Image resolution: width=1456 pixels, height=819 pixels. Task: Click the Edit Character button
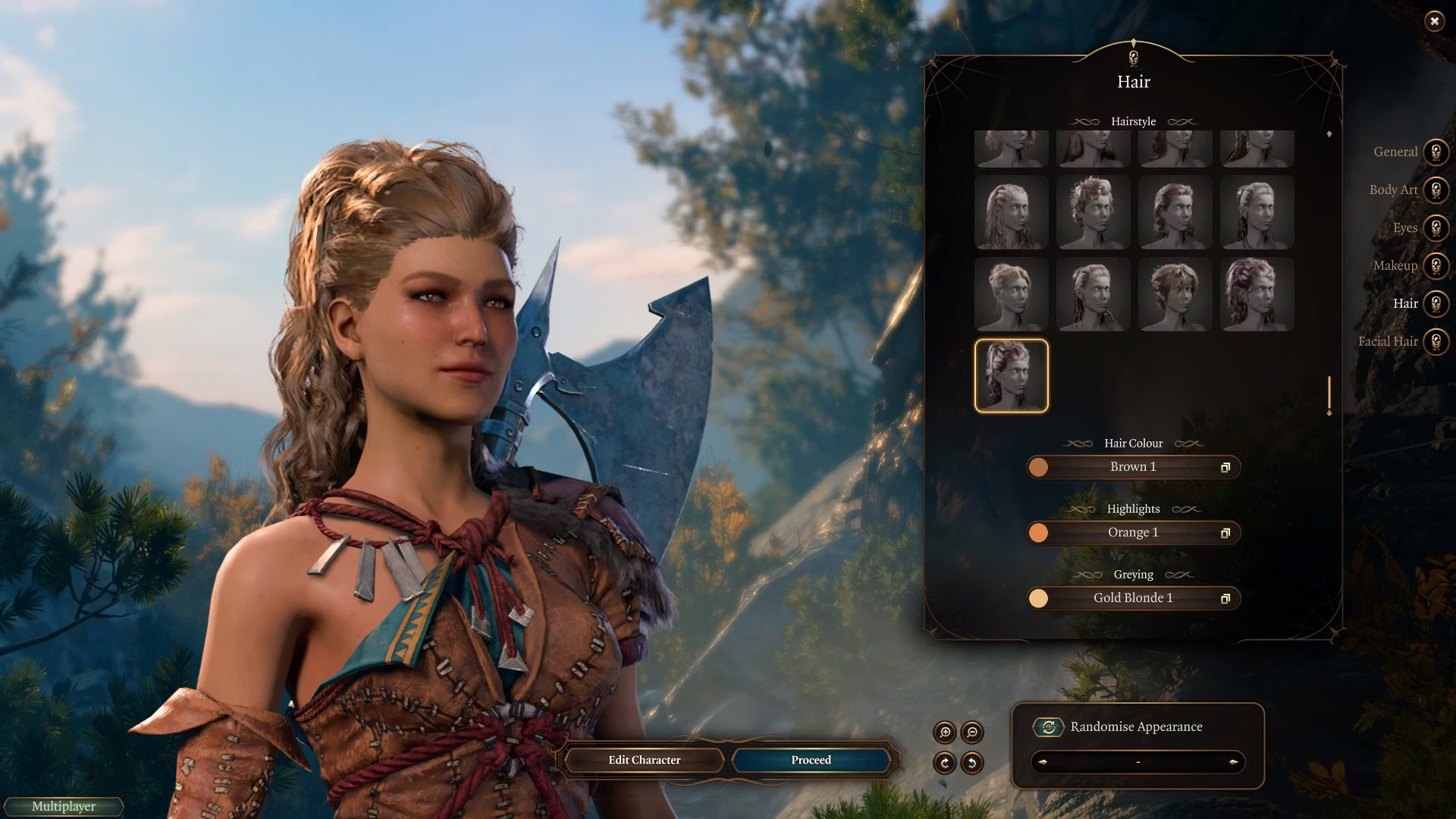point(644,760)
